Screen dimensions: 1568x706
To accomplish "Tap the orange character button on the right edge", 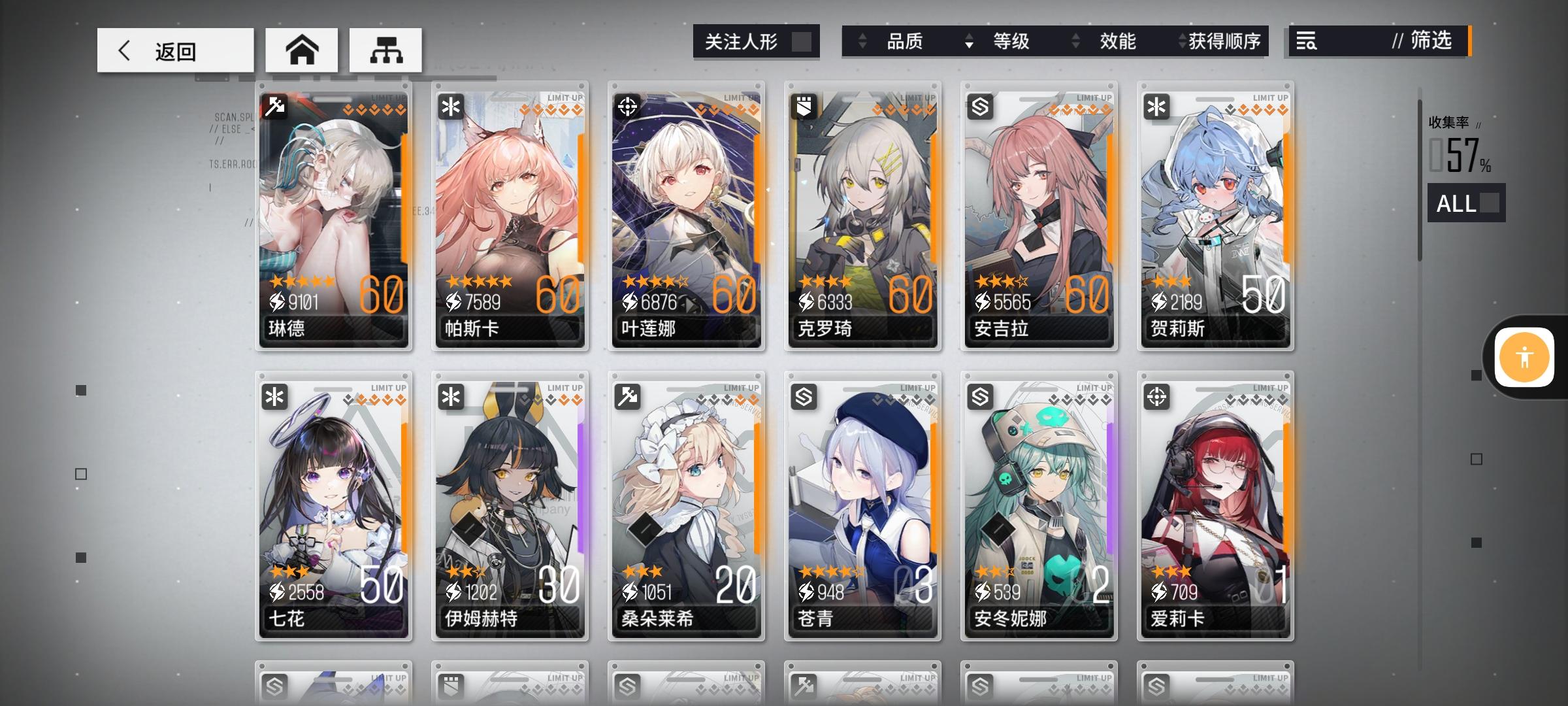I will click(1525, 358).
